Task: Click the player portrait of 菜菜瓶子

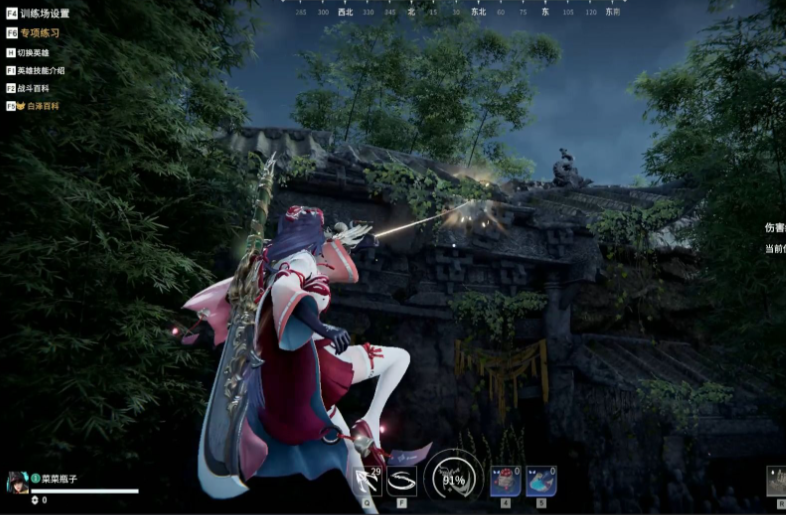Action: click(x=17, y=483)
